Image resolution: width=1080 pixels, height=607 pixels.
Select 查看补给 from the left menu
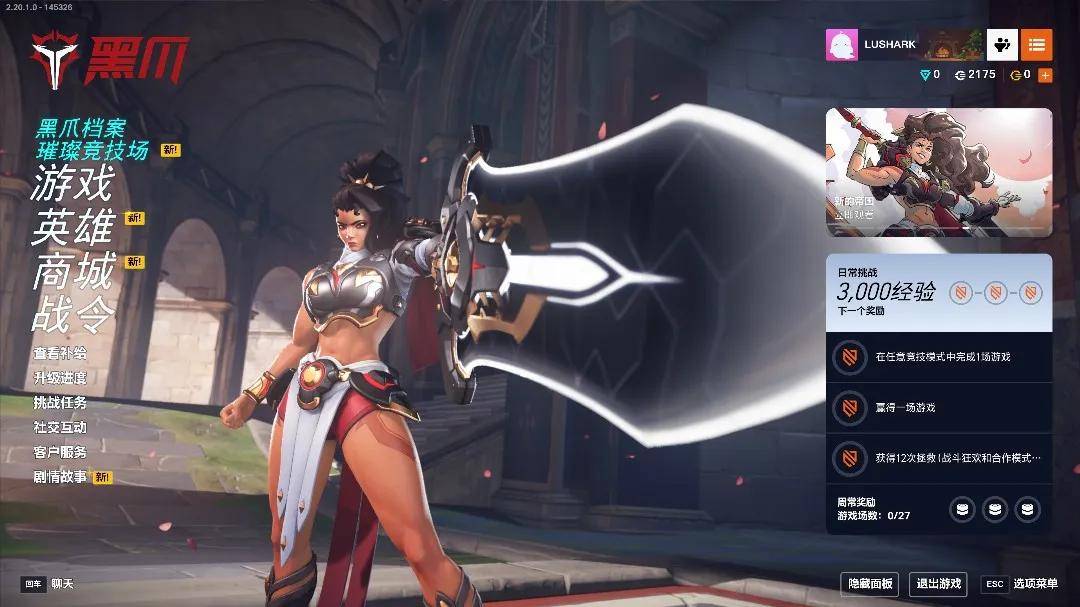[60, 353]
